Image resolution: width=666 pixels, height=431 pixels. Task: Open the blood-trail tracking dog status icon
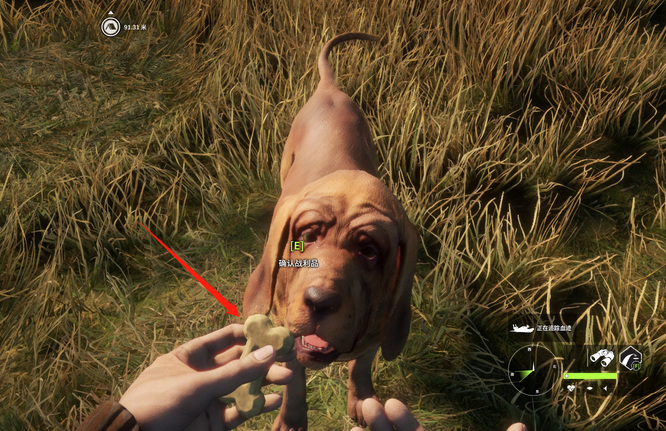pos(521,328)
